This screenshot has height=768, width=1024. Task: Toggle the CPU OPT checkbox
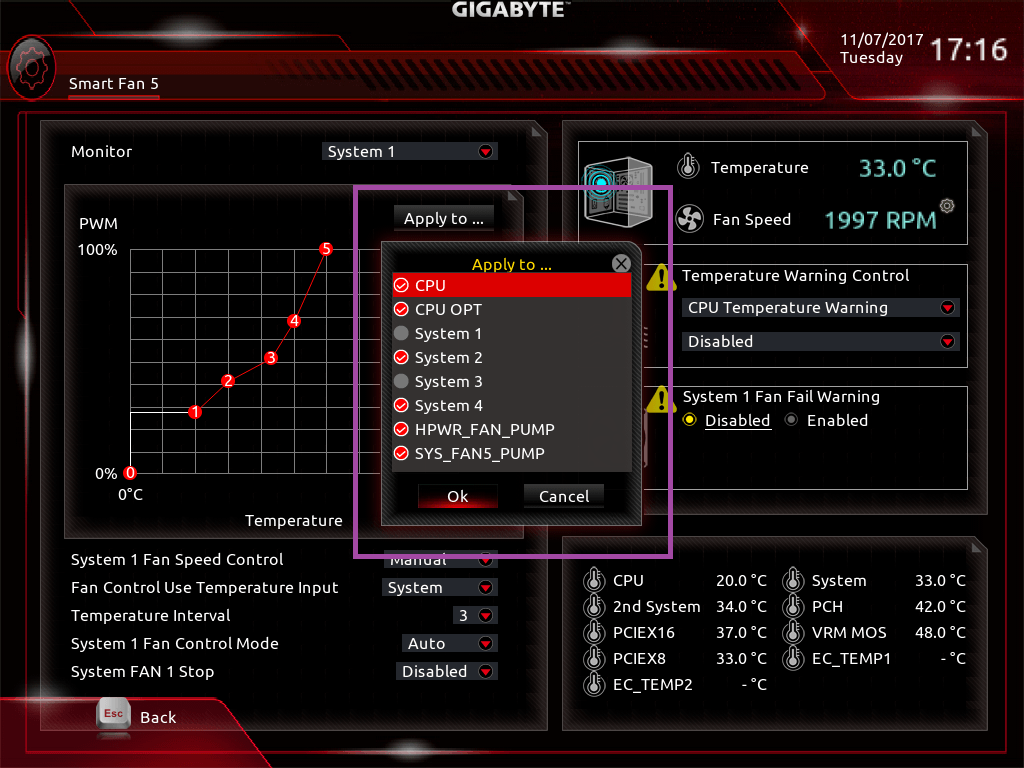click(402, 310)
